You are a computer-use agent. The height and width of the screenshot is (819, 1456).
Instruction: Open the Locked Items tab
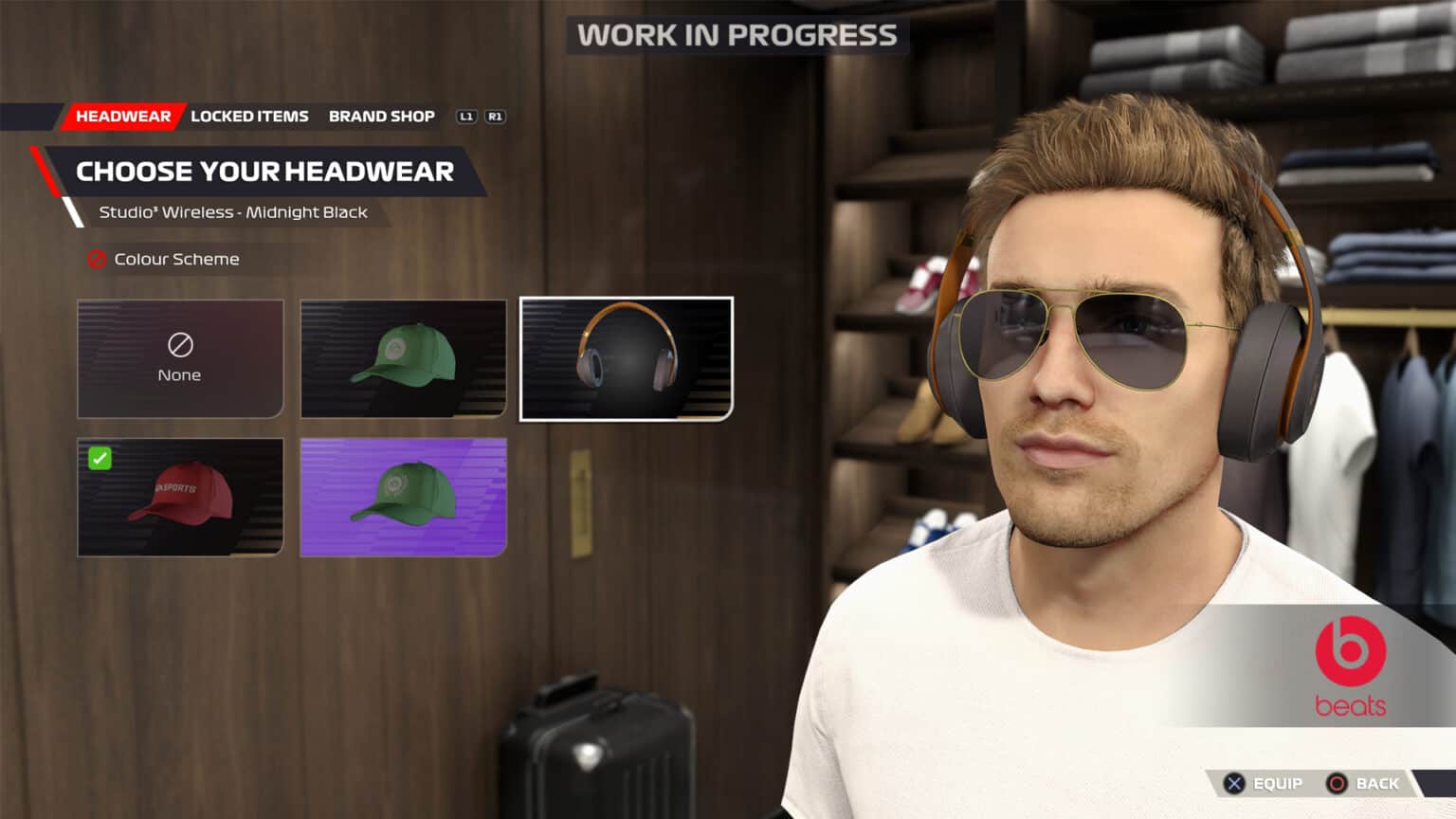pos(249,117)
